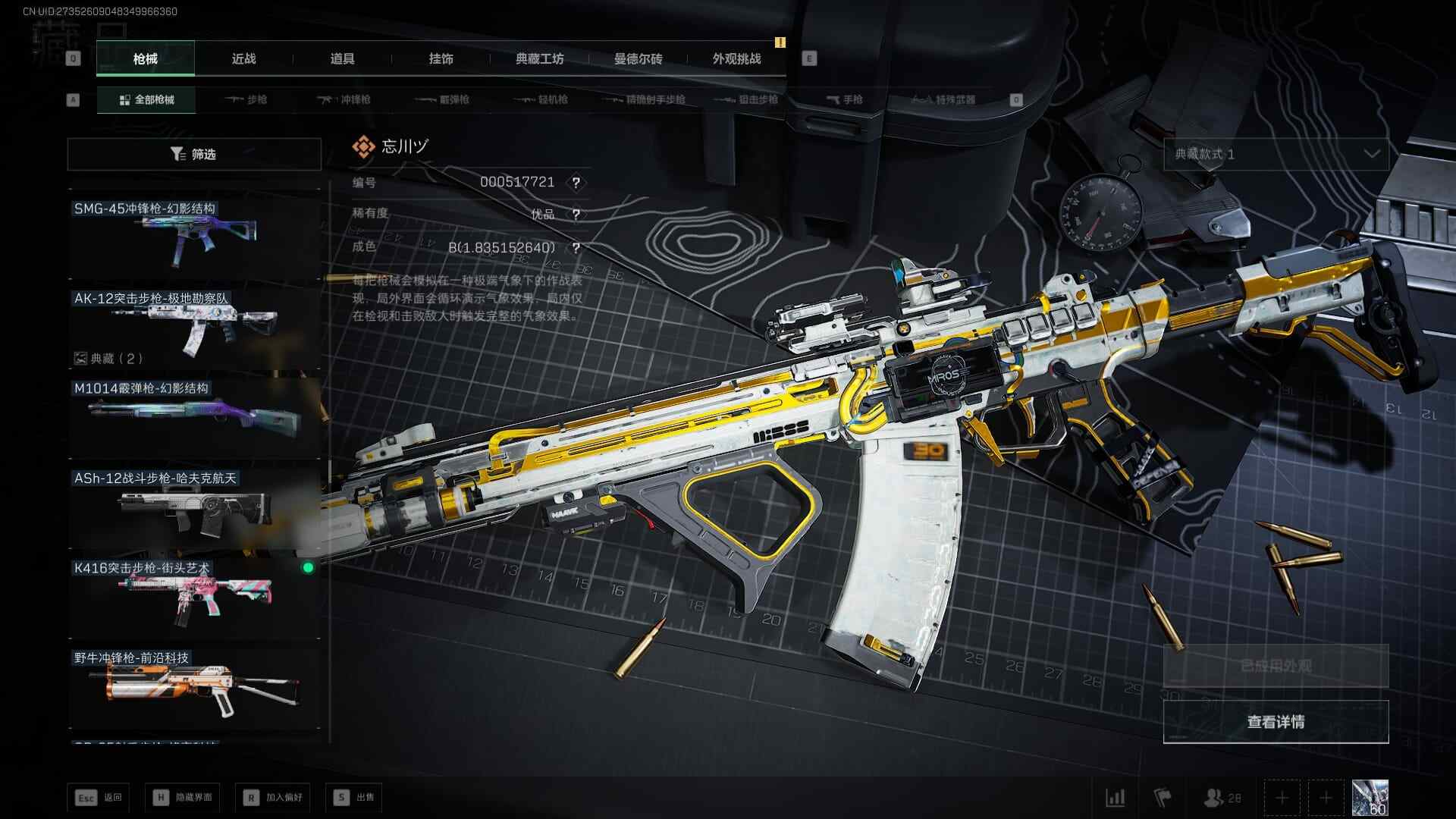The width and height of the screenshot is (1456, 819).
Task: Choose the K416 街头艺术 skin
Action: [x=194, y=596]
